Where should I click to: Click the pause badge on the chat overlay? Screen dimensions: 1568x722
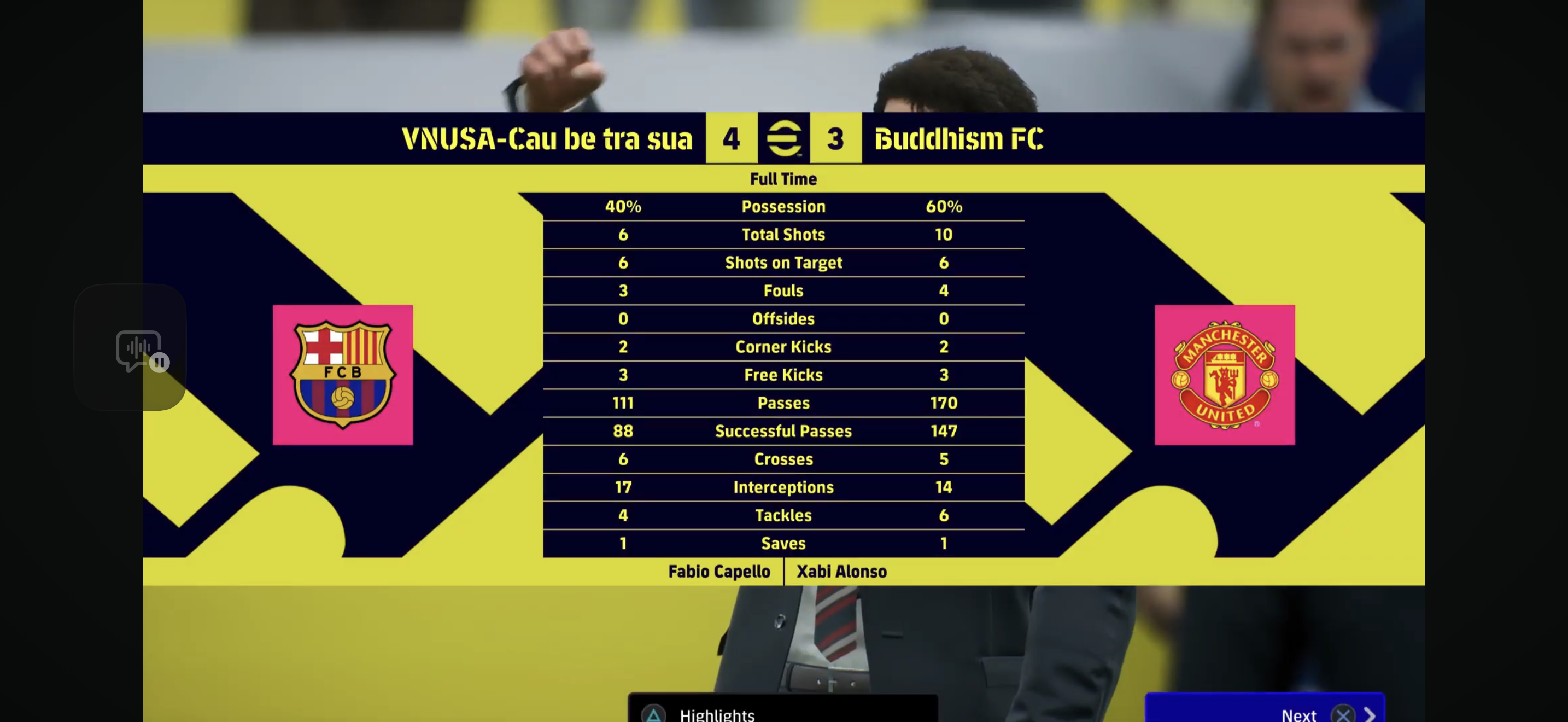[x=160, y=363]
